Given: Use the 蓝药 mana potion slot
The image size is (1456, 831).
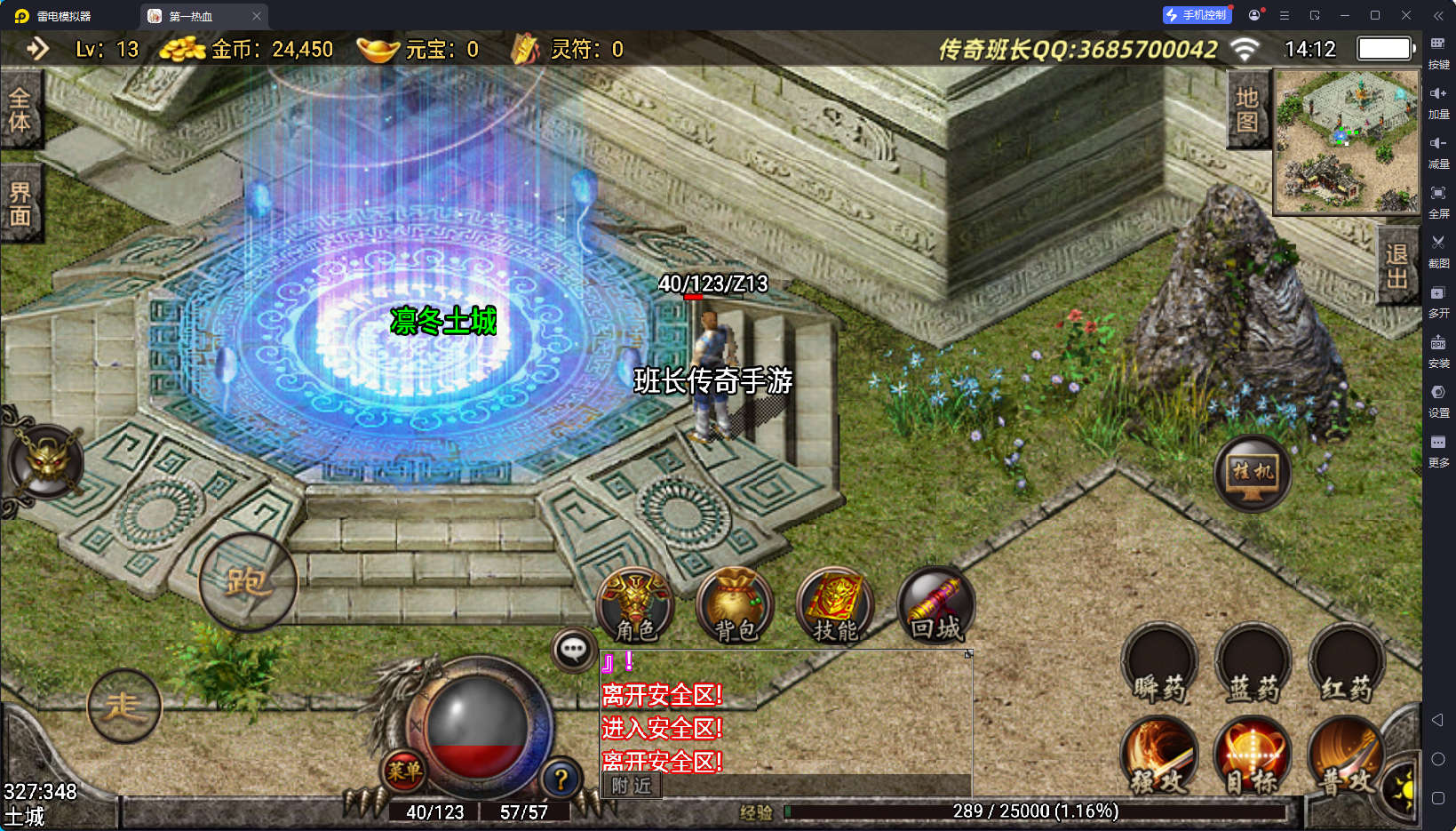Looking at the screenshot, I should click(1253, 665).
